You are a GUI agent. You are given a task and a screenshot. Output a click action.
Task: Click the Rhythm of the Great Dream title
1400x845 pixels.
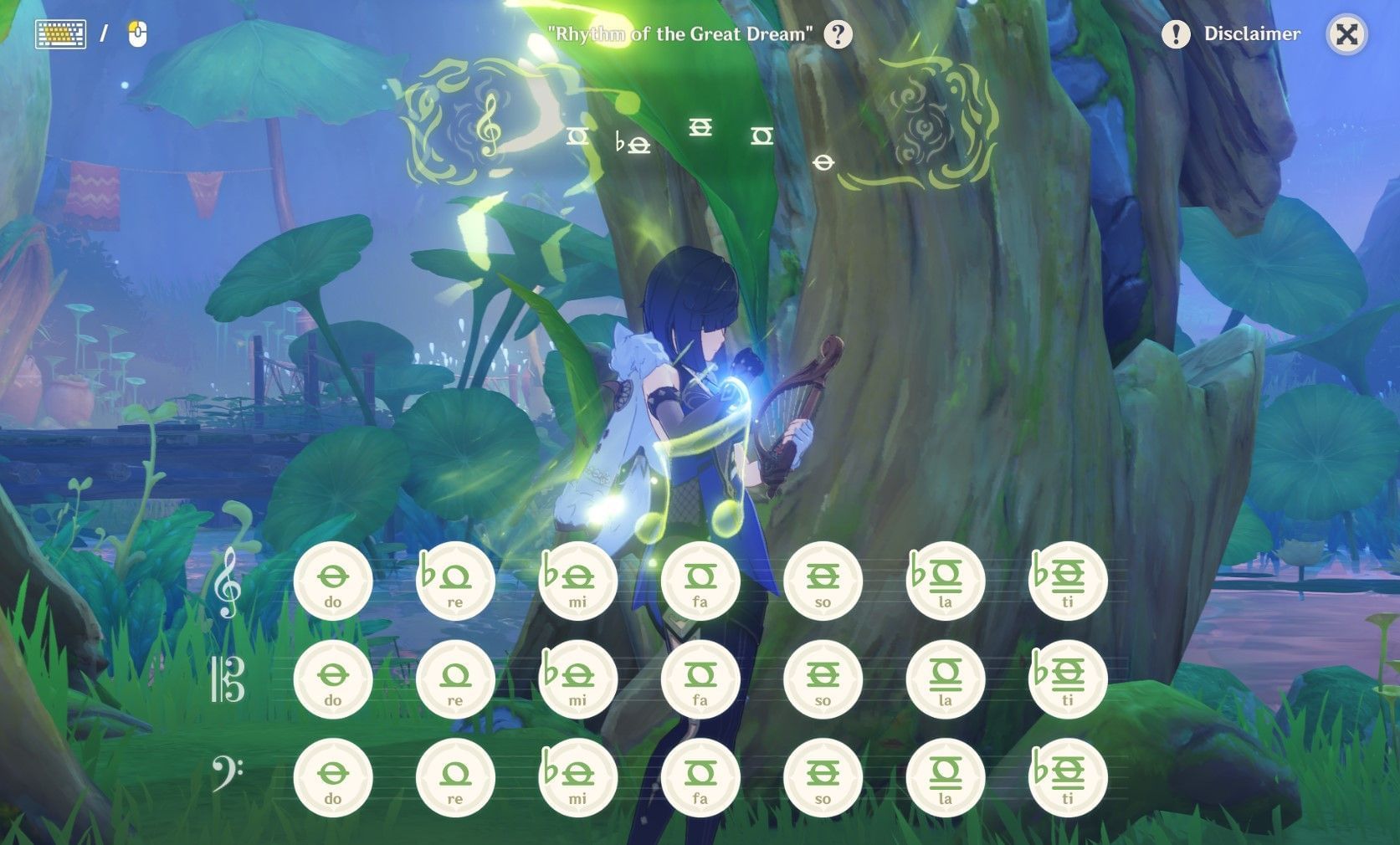(x=679, y=35)
